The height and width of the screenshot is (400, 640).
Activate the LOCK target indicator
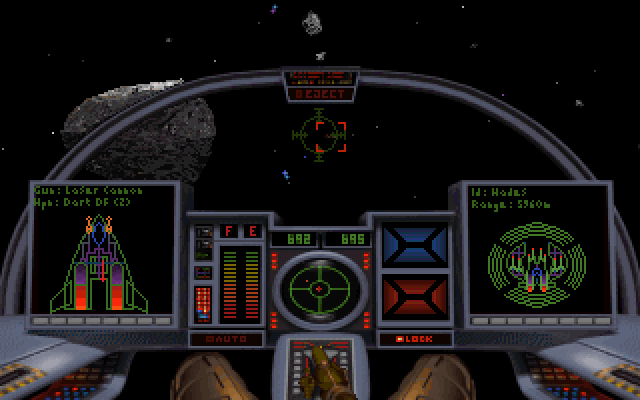[x=415, y=339]
